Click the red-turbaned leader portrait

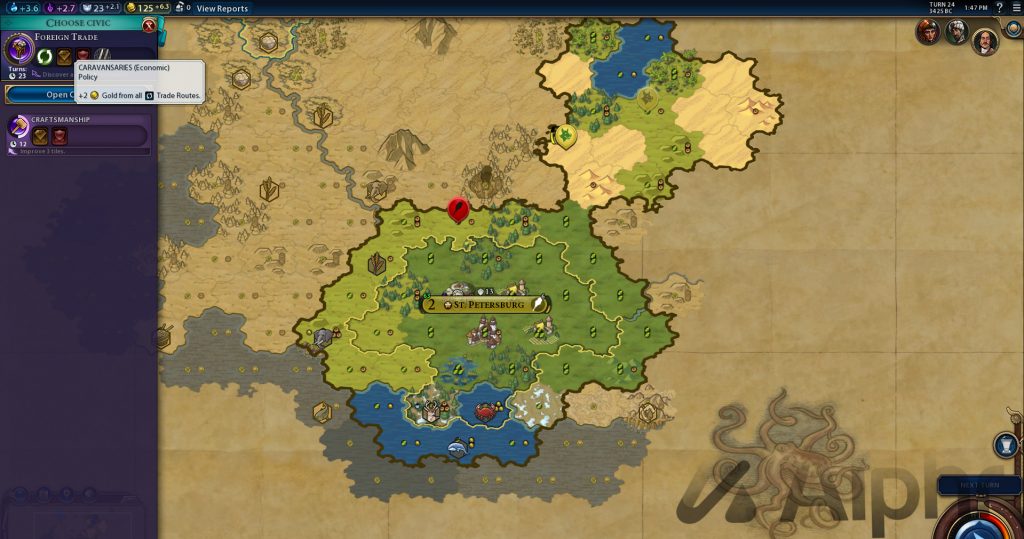point(929,33)
